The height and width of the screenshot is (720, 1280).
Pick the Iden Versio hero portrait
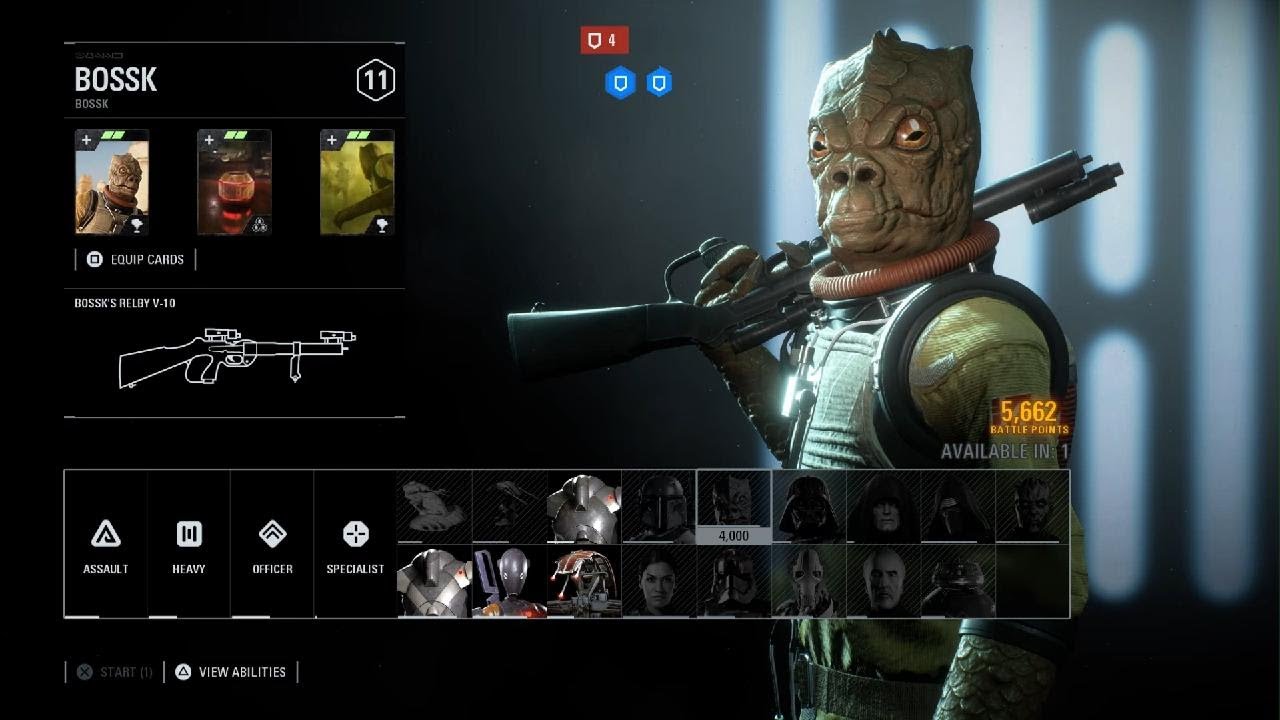(658, 581)
